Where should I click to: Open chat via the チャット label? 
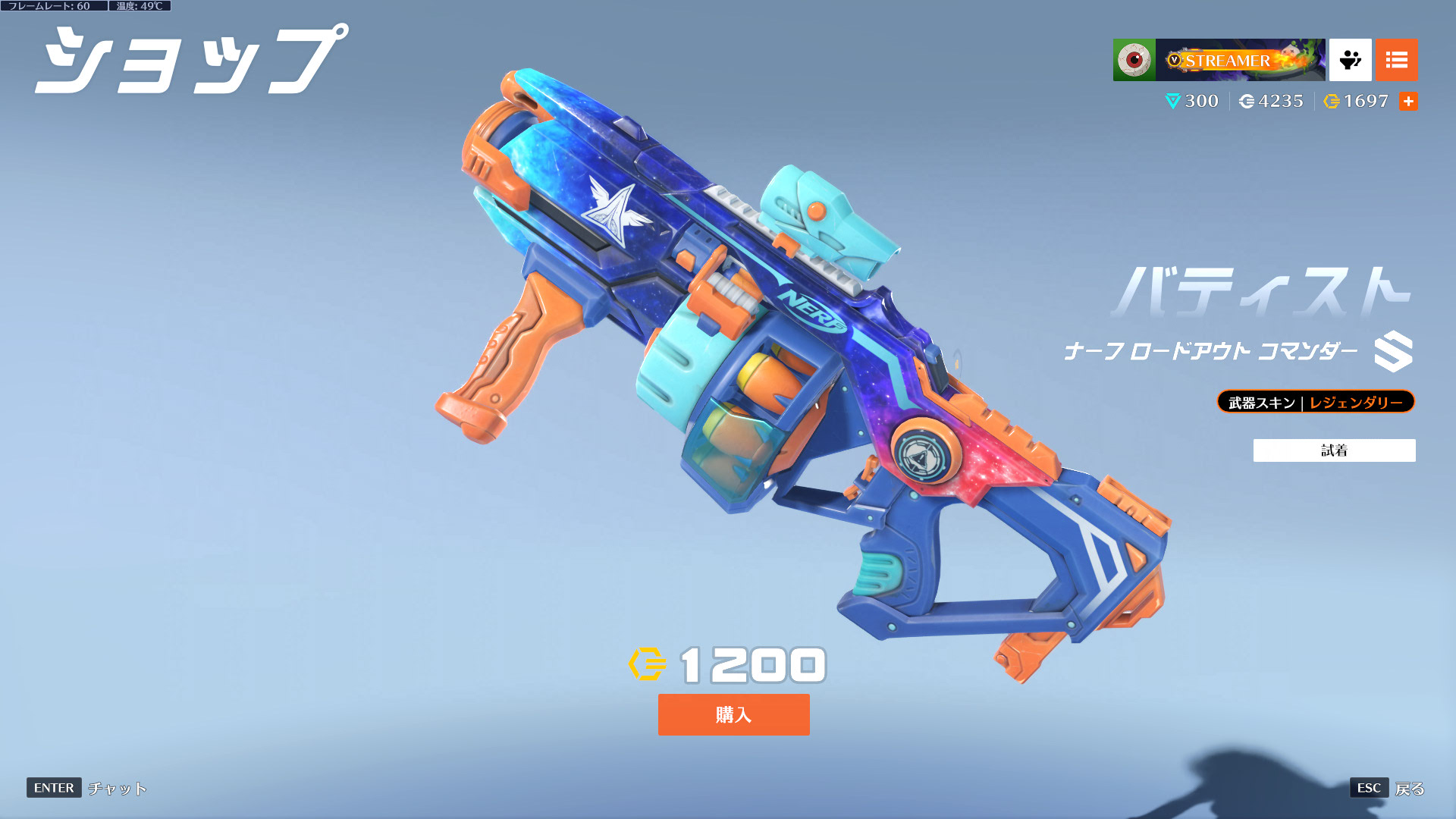click(x=118, y=789)
